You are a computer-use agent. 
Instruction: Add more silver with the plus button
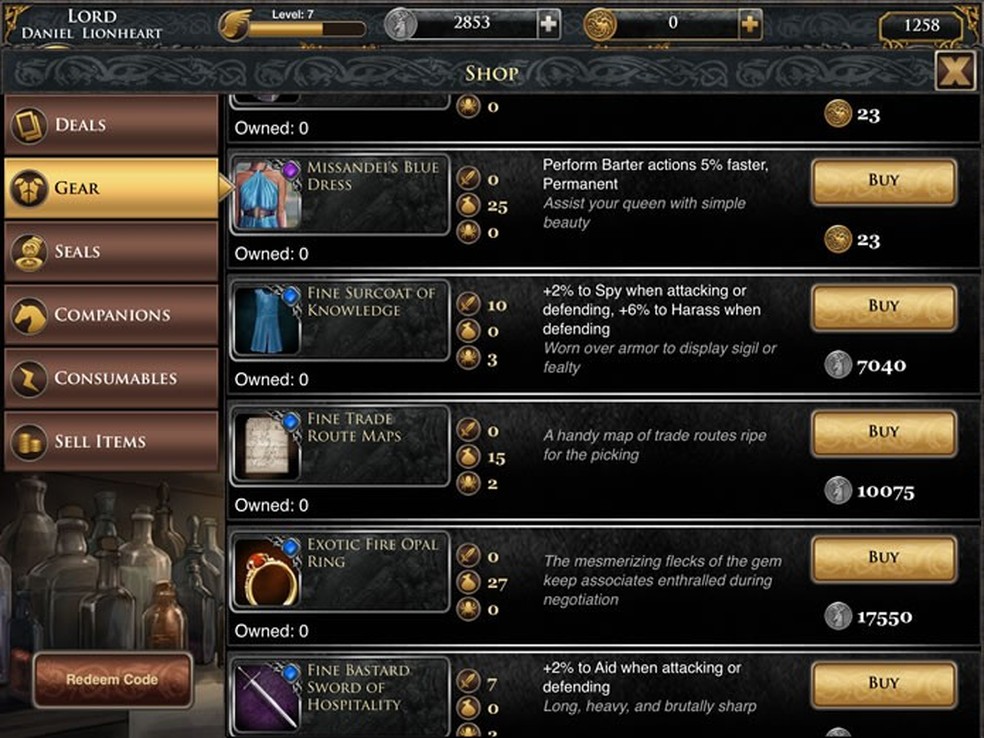tap(548, 24)
